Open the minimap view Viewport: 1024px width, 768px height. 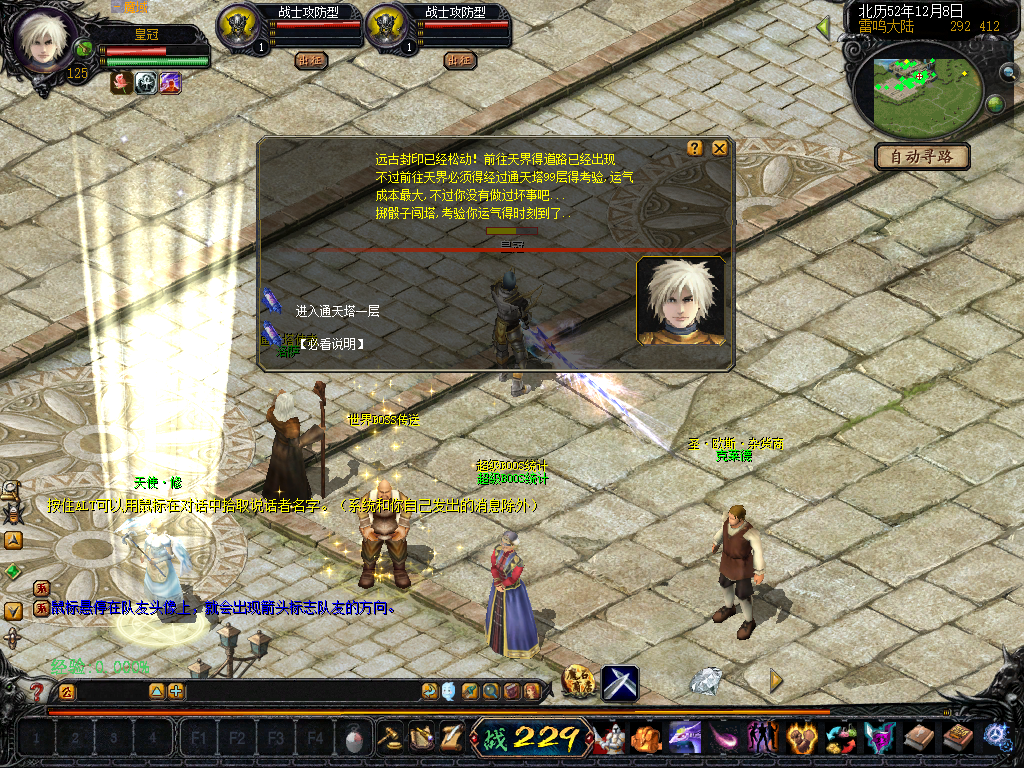click(913, 93)
